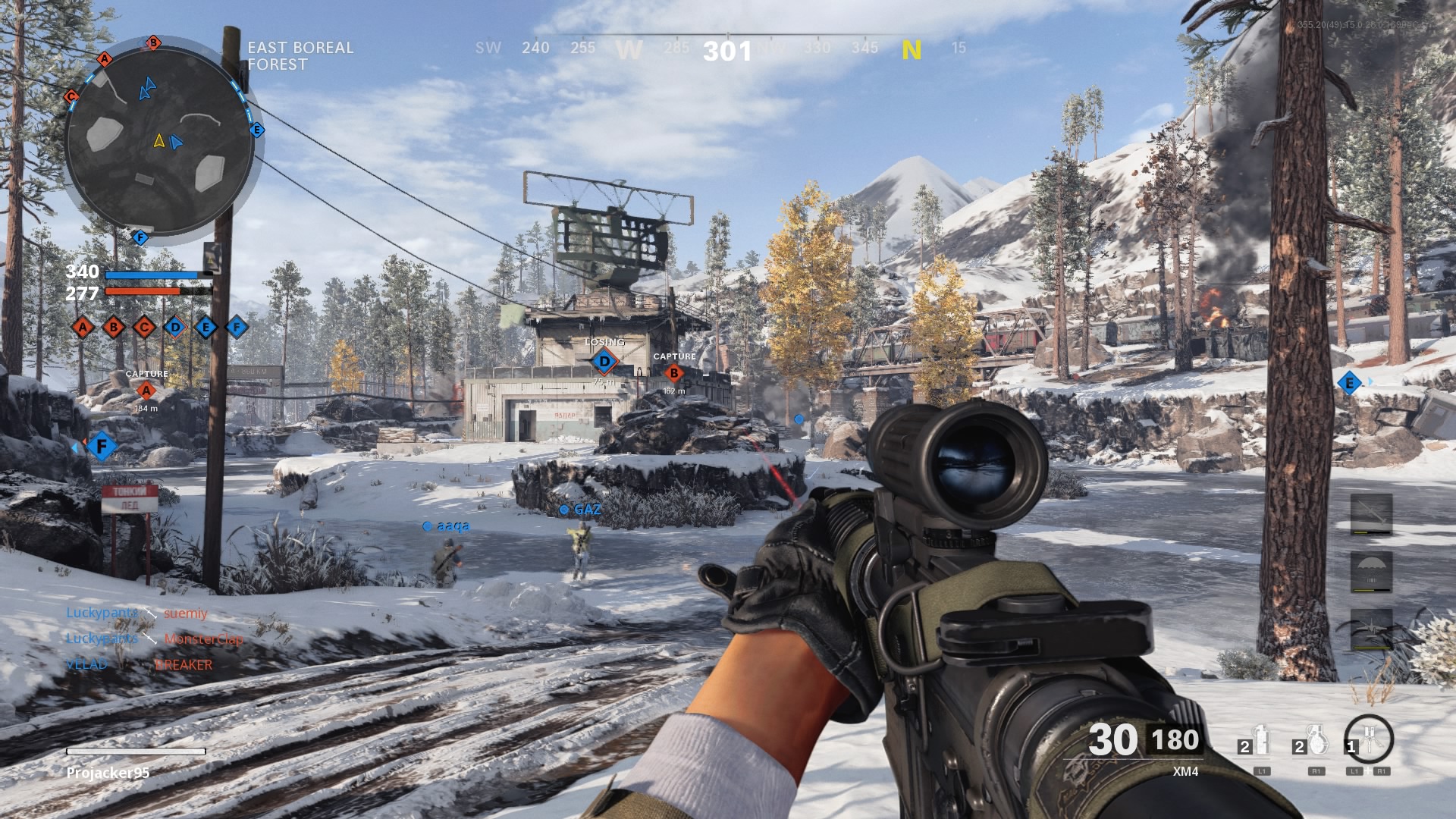Viewport: 1456px width, 819px height.
Task: Click objective B in the score status row
Action: [114, 328]
